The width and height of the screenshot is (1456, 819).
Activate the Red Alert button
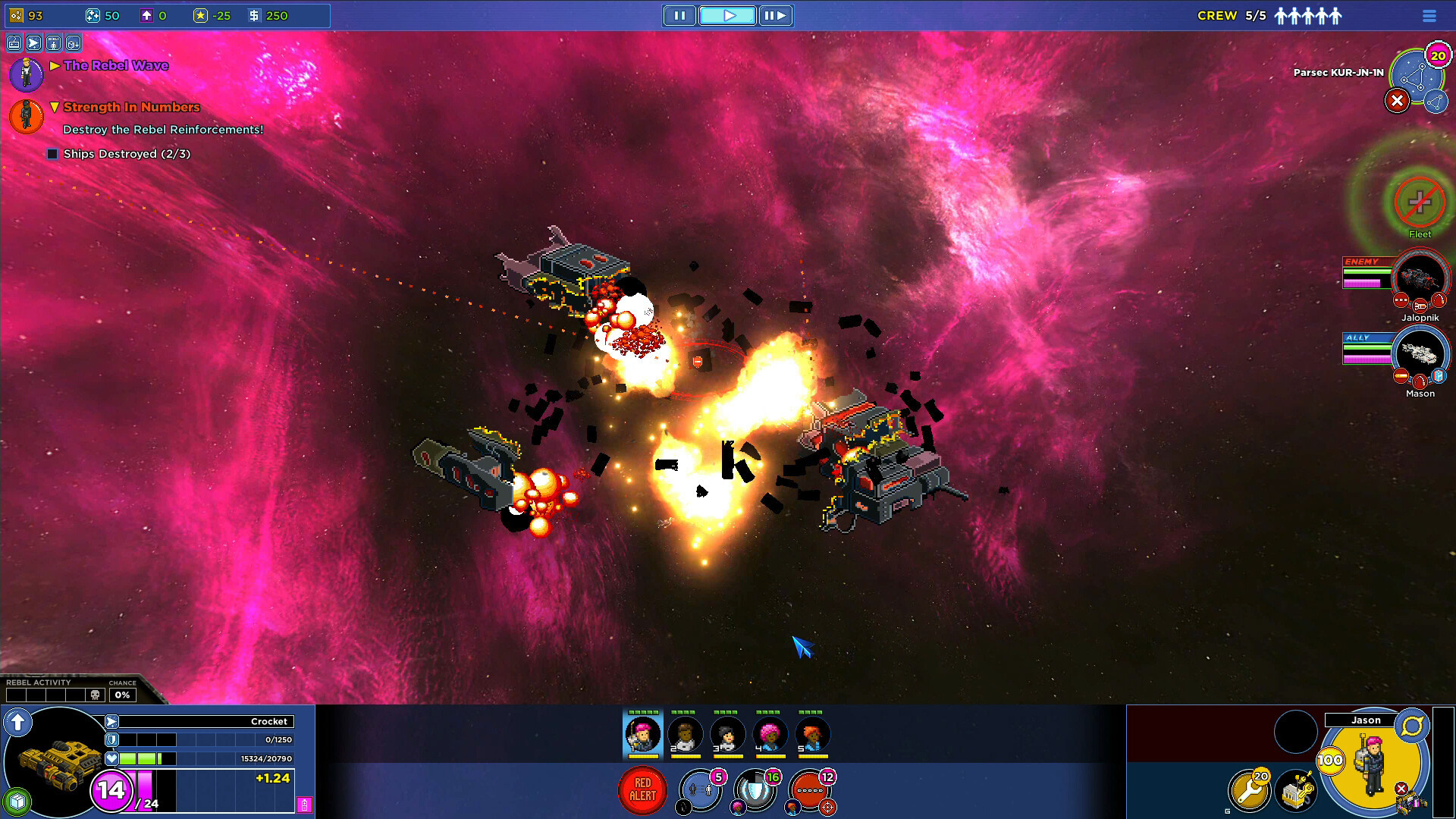(x=643, y=790)
